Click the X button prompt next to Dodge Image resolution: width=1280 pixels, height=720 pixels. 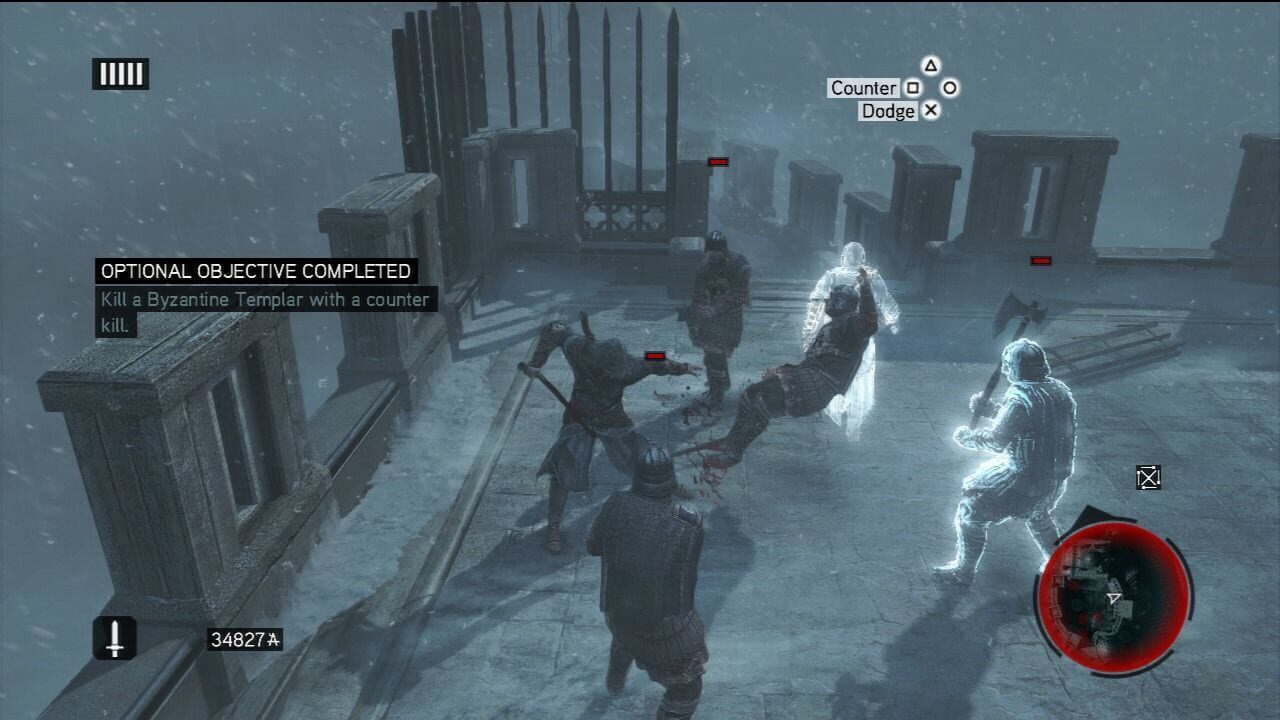tap(932, 111)
